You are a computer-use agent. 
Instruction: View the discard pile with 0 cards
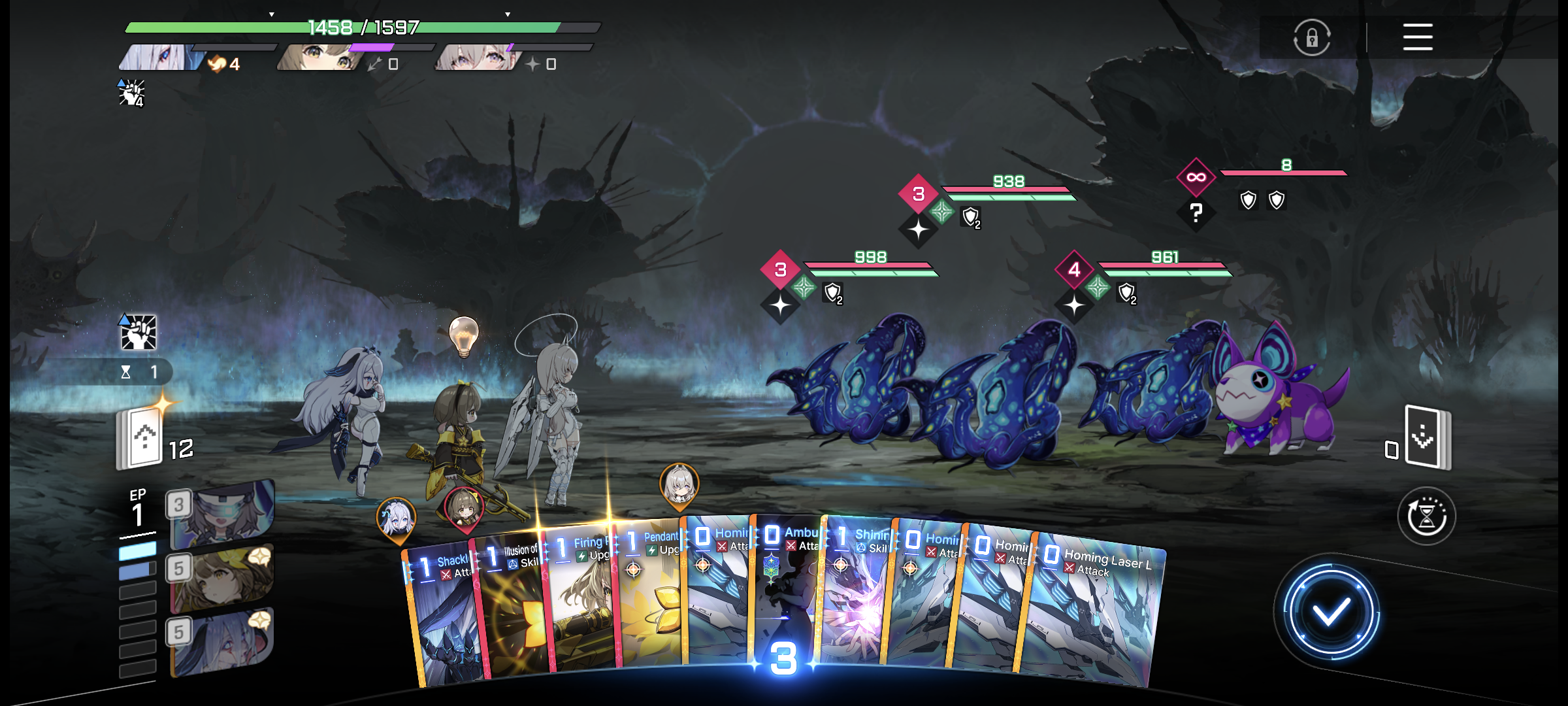(1427, 437)
